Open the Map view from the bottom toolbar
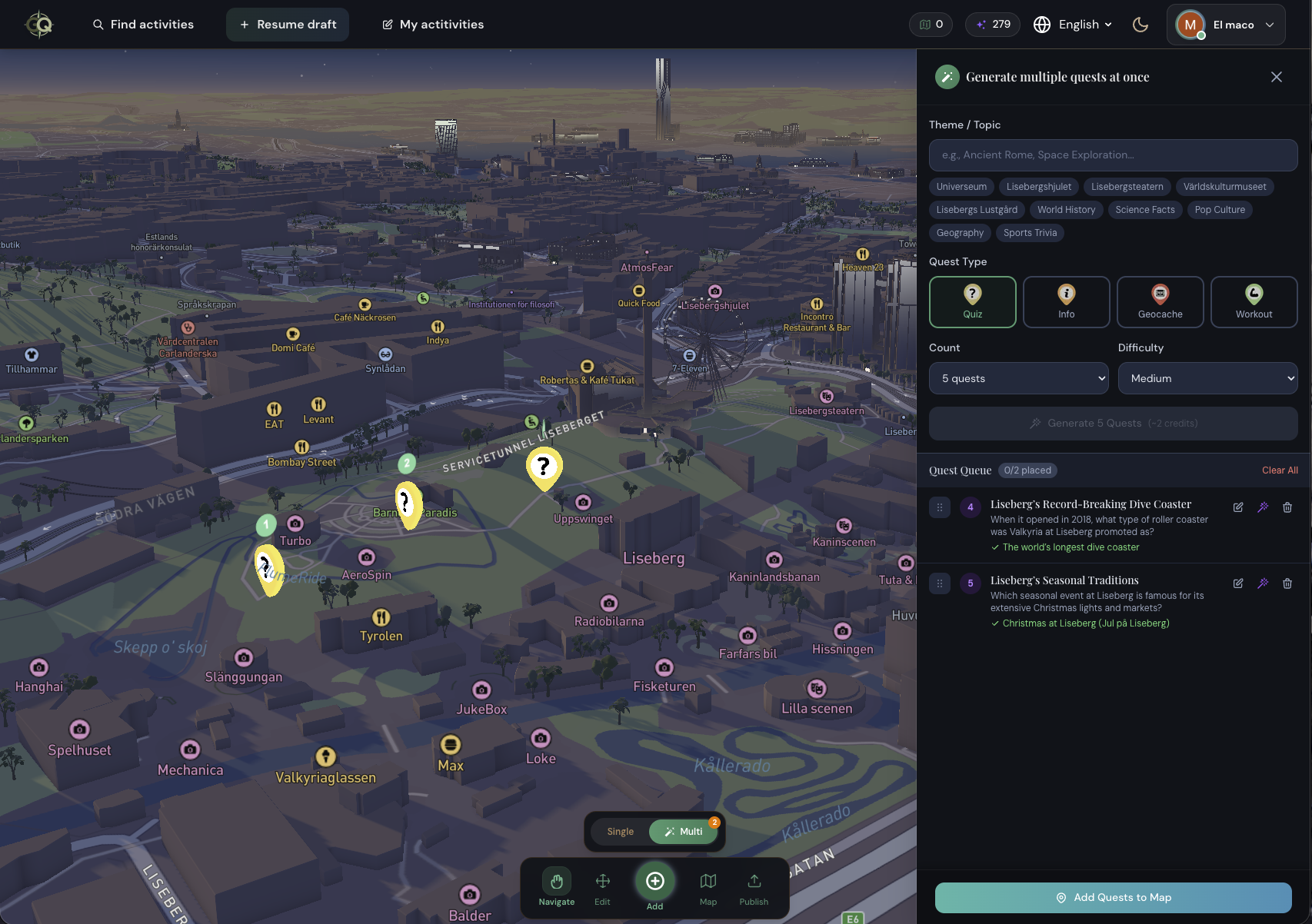Screen dimensions: 1312x924 [x=708, y=886]
